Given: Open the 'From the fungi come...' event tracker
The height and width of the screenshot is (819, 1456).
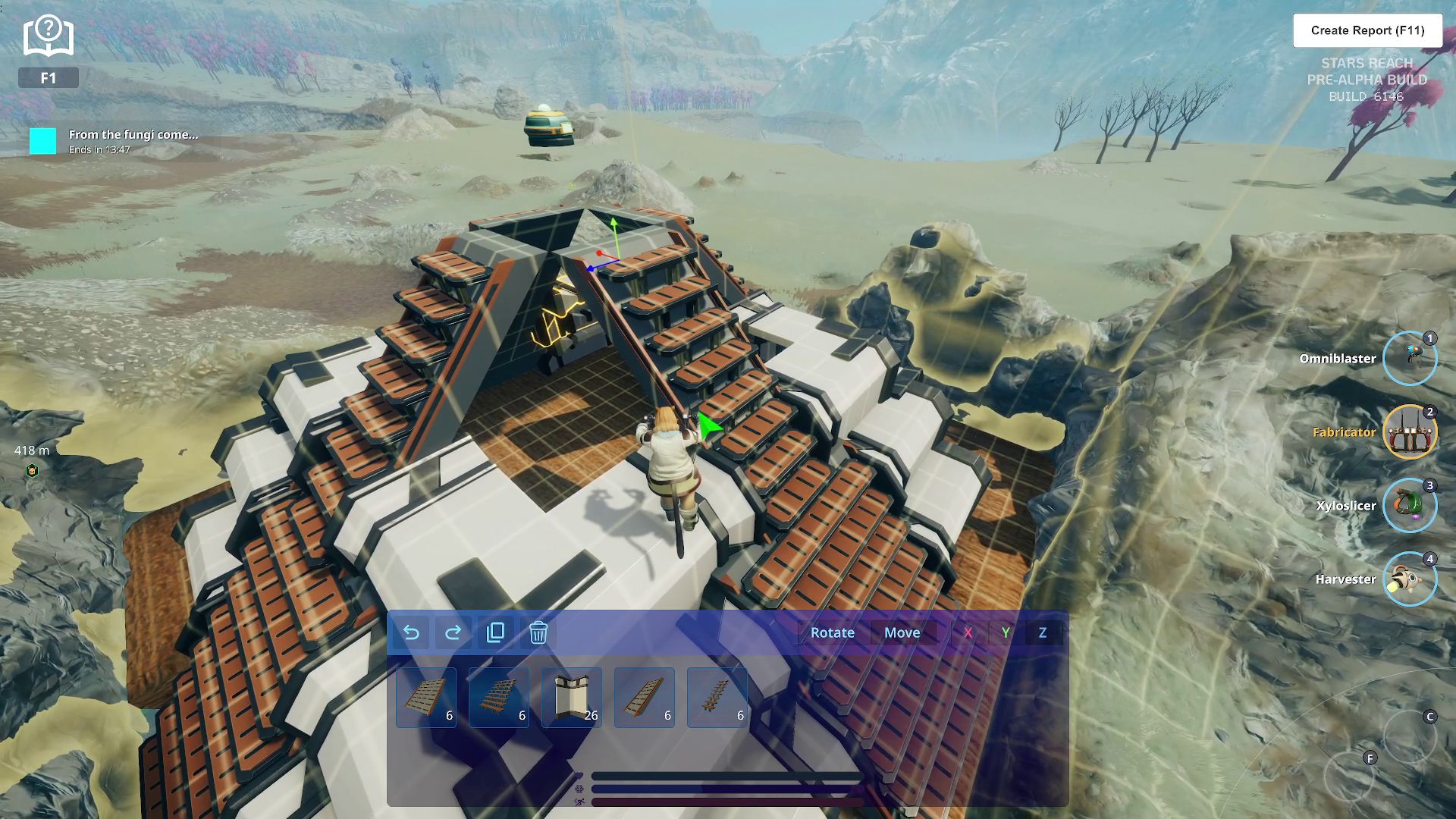Looking at the screenshot, I should [133, 141].
